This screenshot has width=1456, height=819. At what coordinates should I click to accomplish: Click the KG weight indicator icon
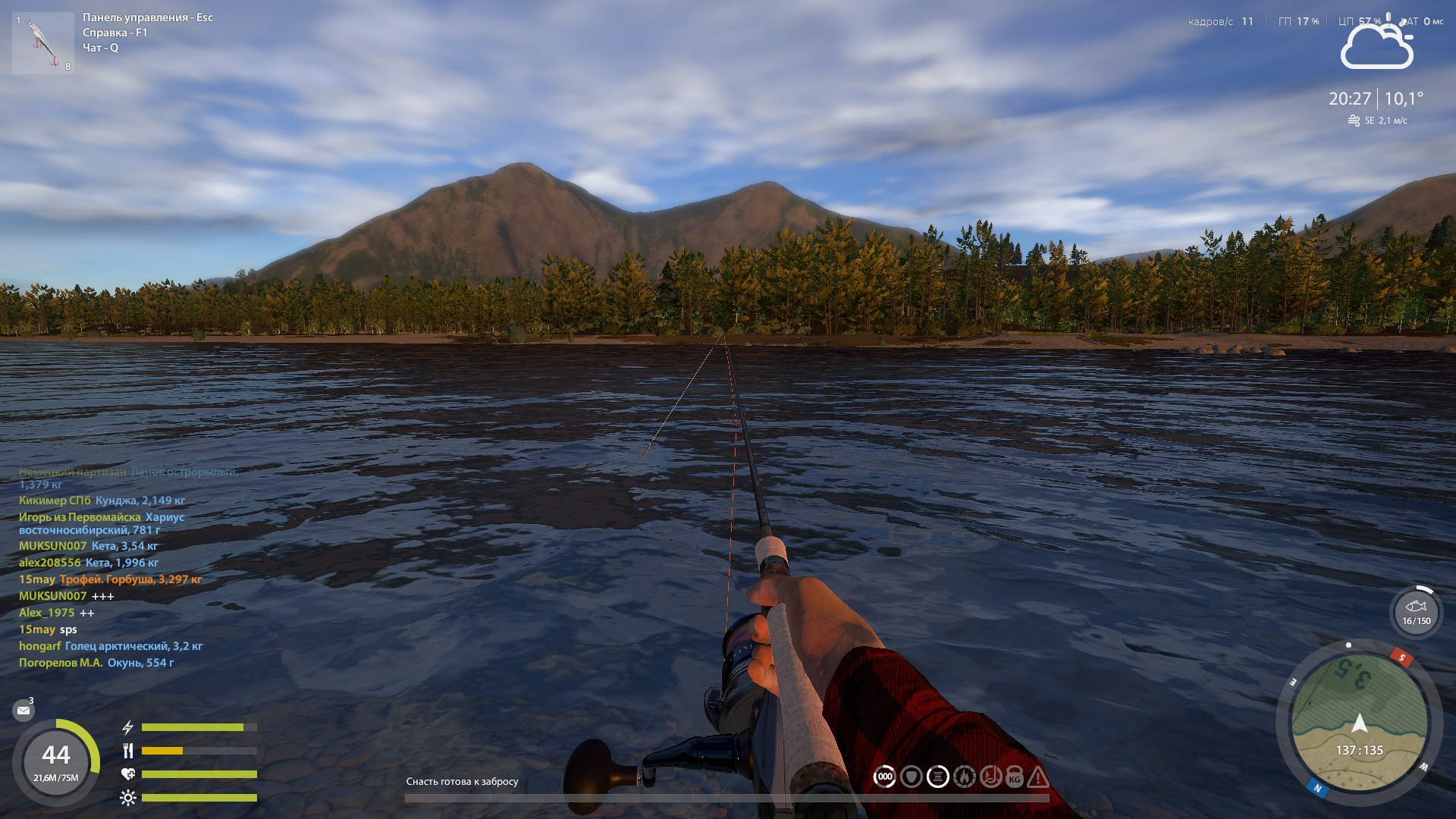click(1015, 777)
